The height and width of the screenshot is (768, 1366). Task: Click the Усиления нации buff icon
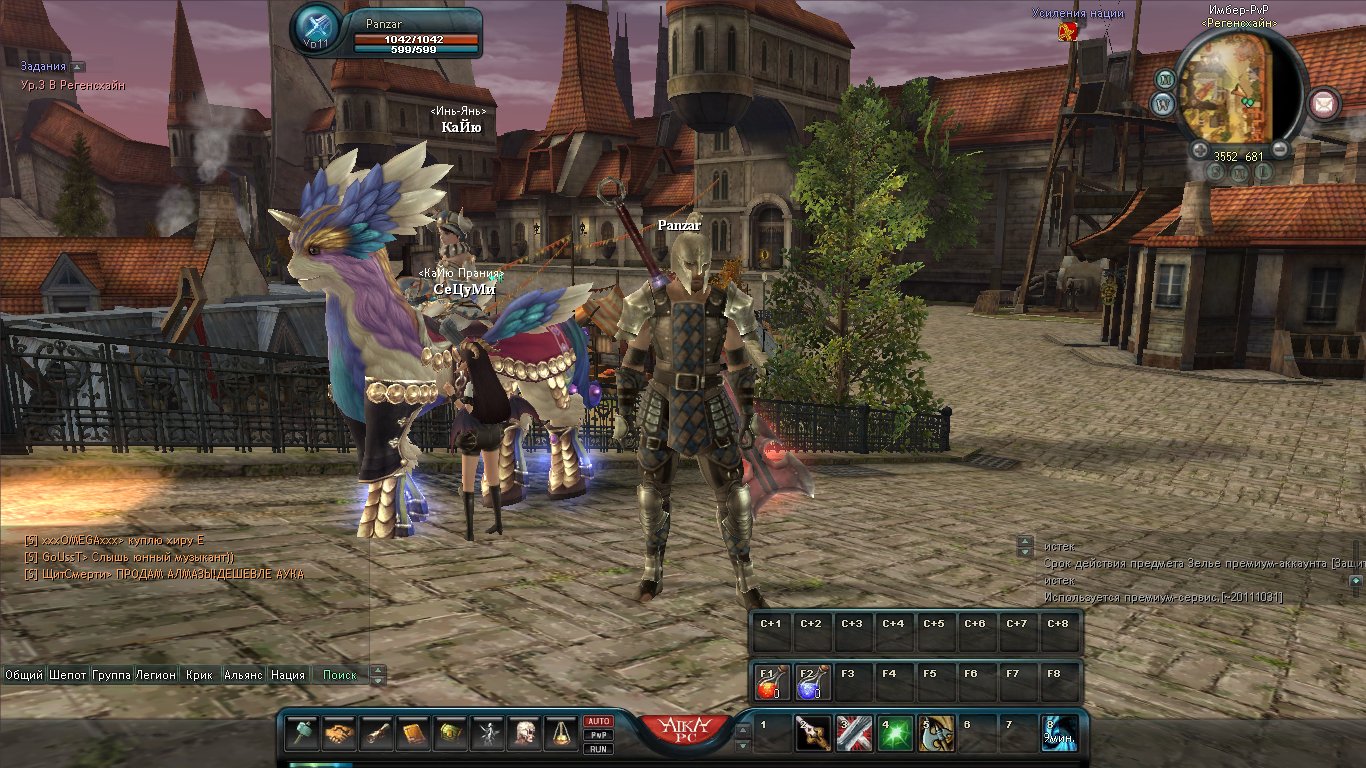pos(1068,31)
